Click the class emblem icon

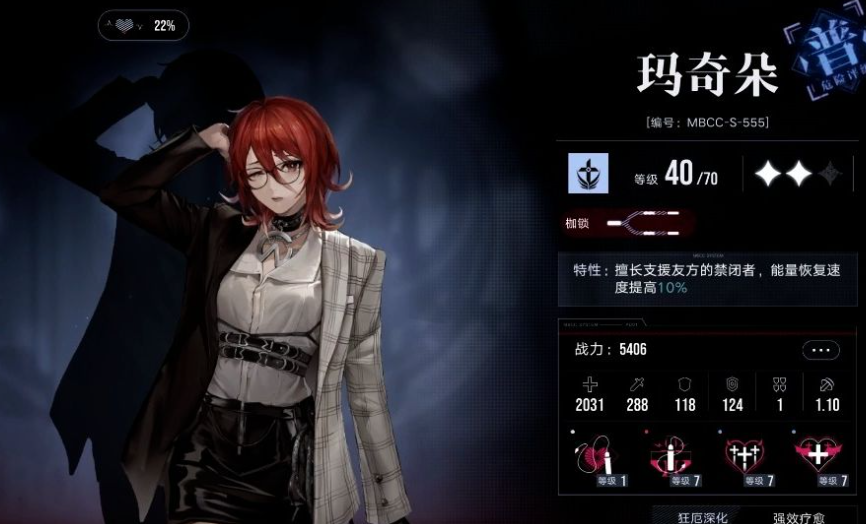click(589, 175)
